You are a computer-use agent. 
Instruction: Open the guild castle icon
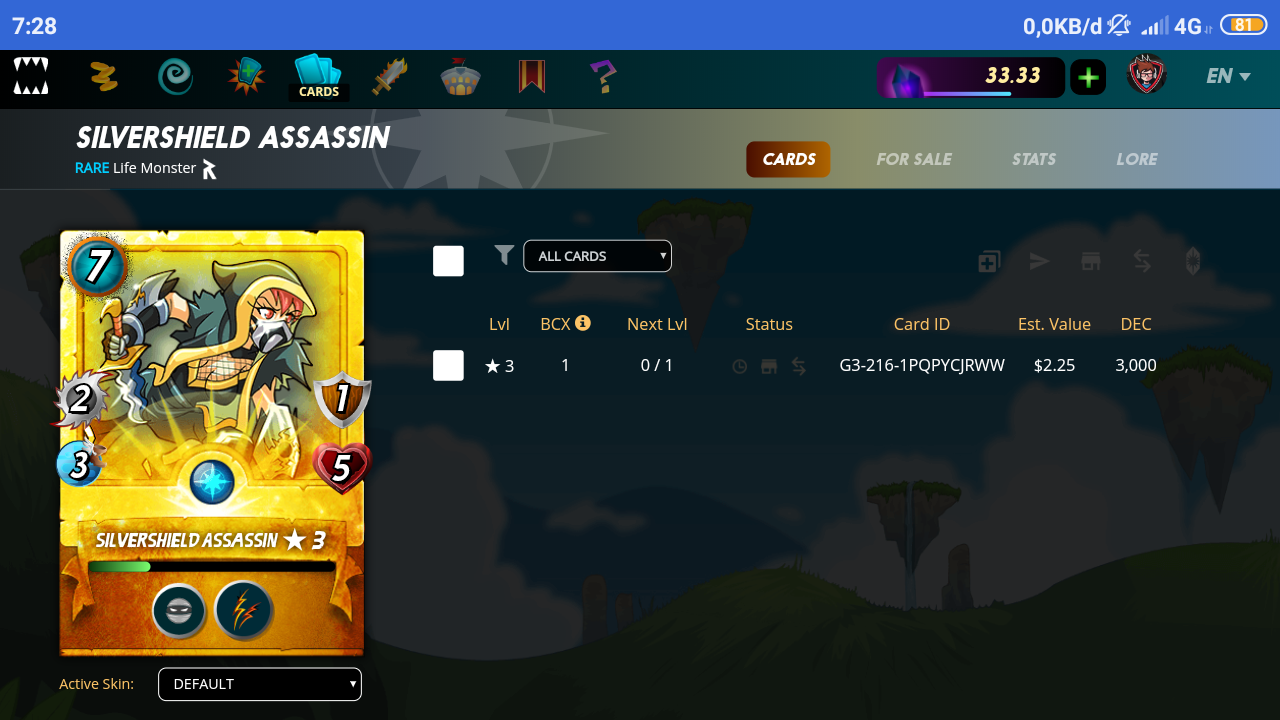[x=461, y=77]
